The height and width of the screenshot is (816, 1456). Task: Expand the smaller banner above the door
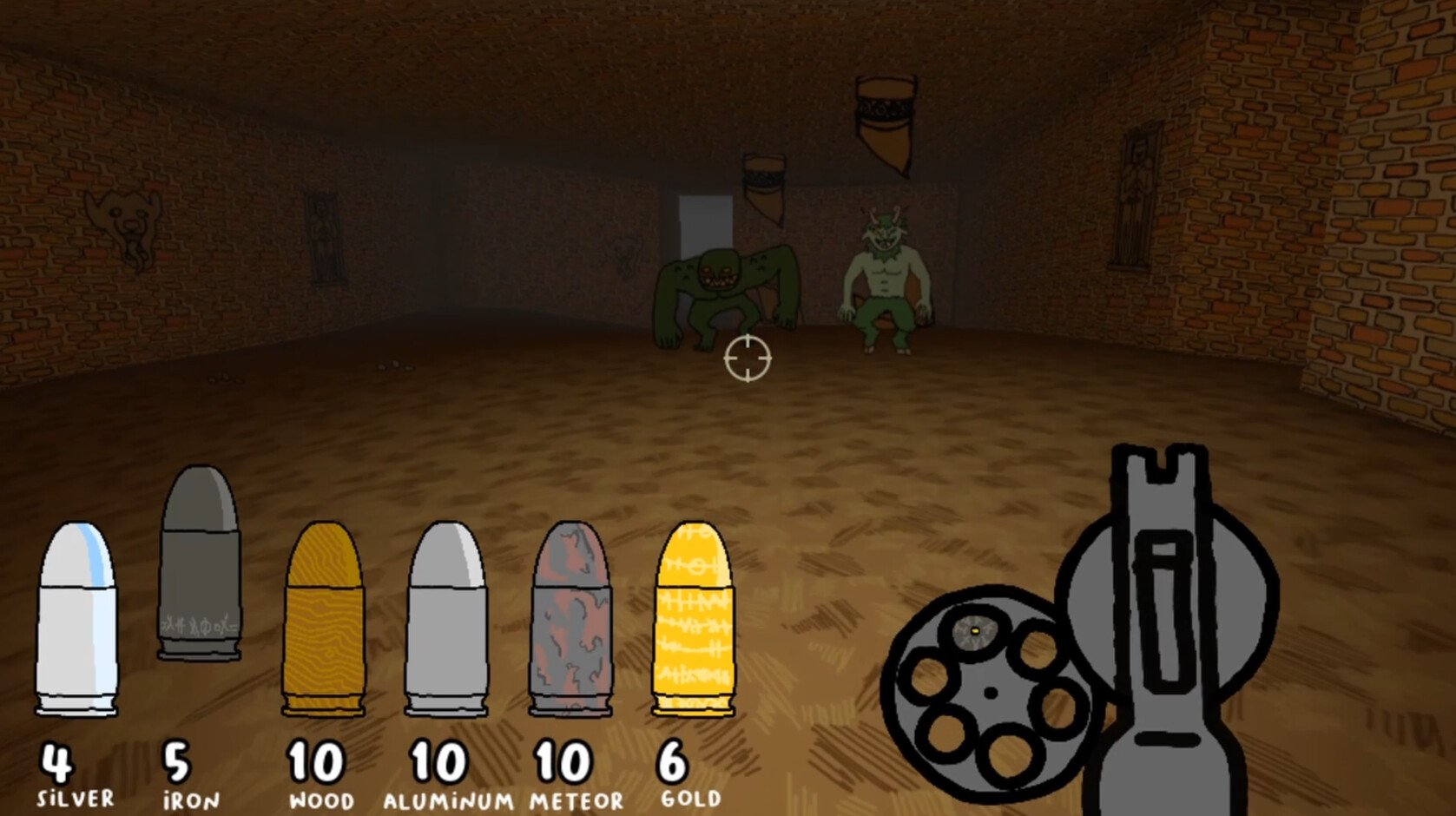(762, 187)
